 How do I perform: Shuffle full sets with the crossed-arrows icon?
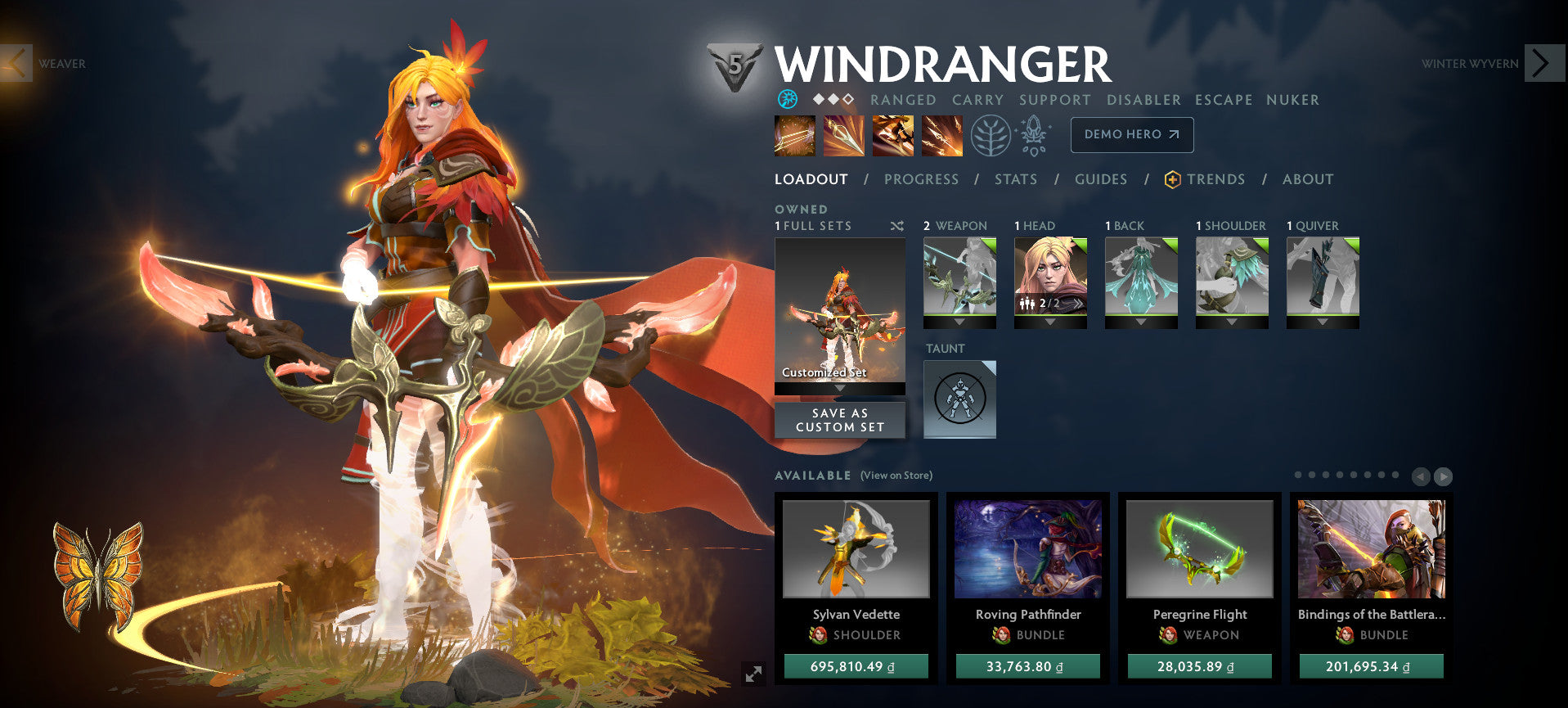click(897, 227)
